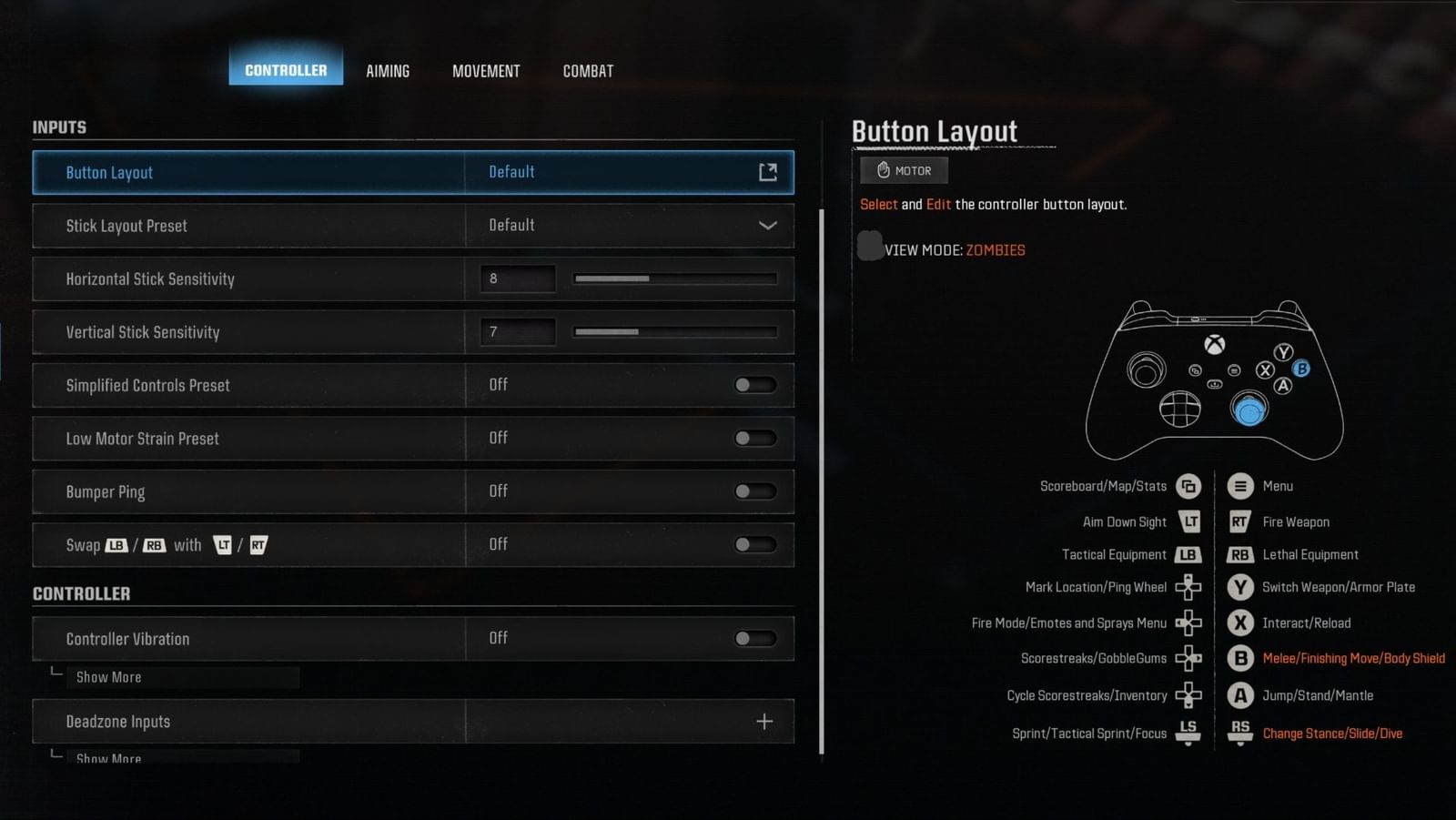Click the Select link for button layout
The image size is (1456, 820).
[x=877, y=204]
